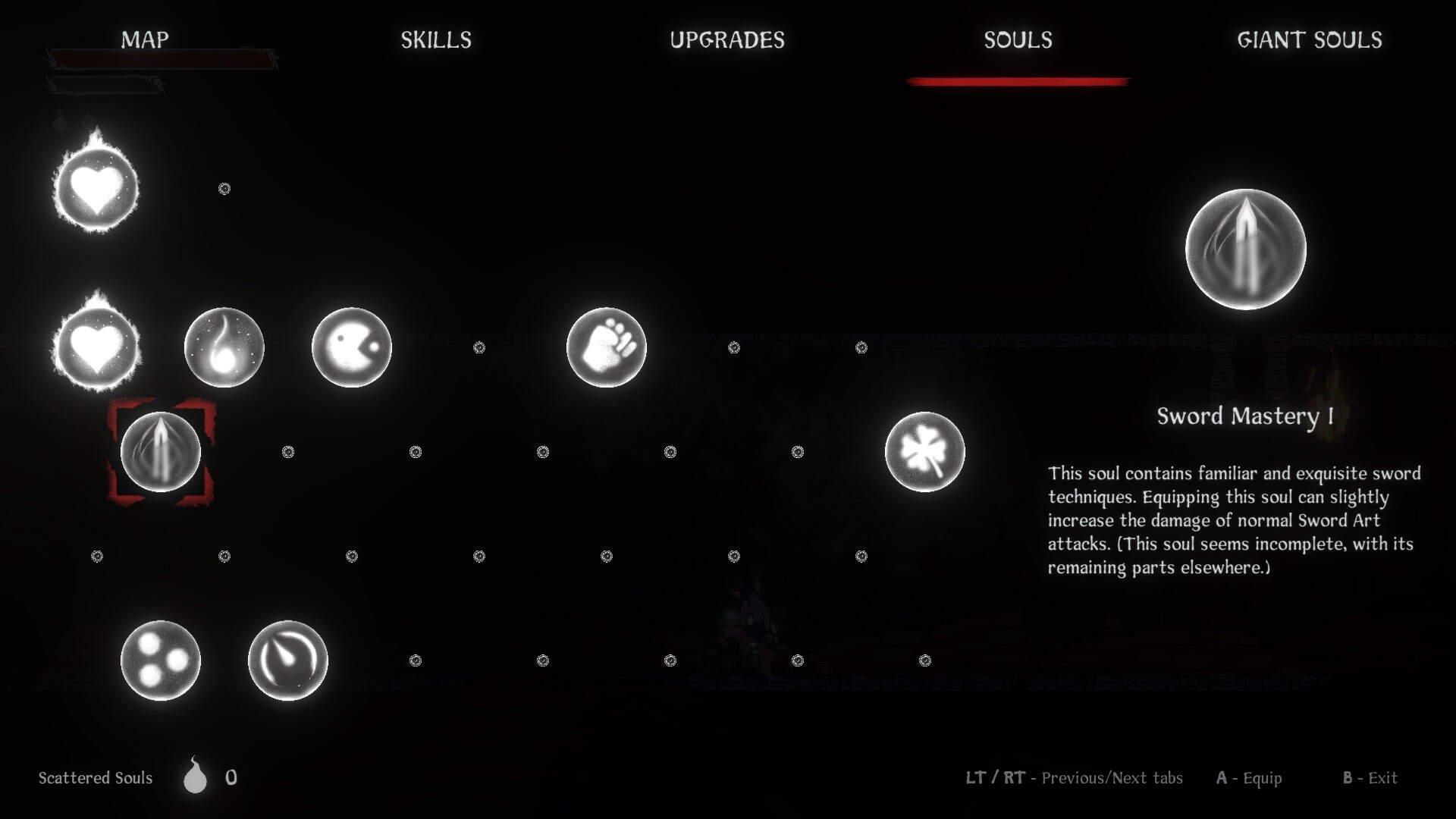Select the flame-shaped soul orb
1456x819 pixels.
[x=224, y=347]
